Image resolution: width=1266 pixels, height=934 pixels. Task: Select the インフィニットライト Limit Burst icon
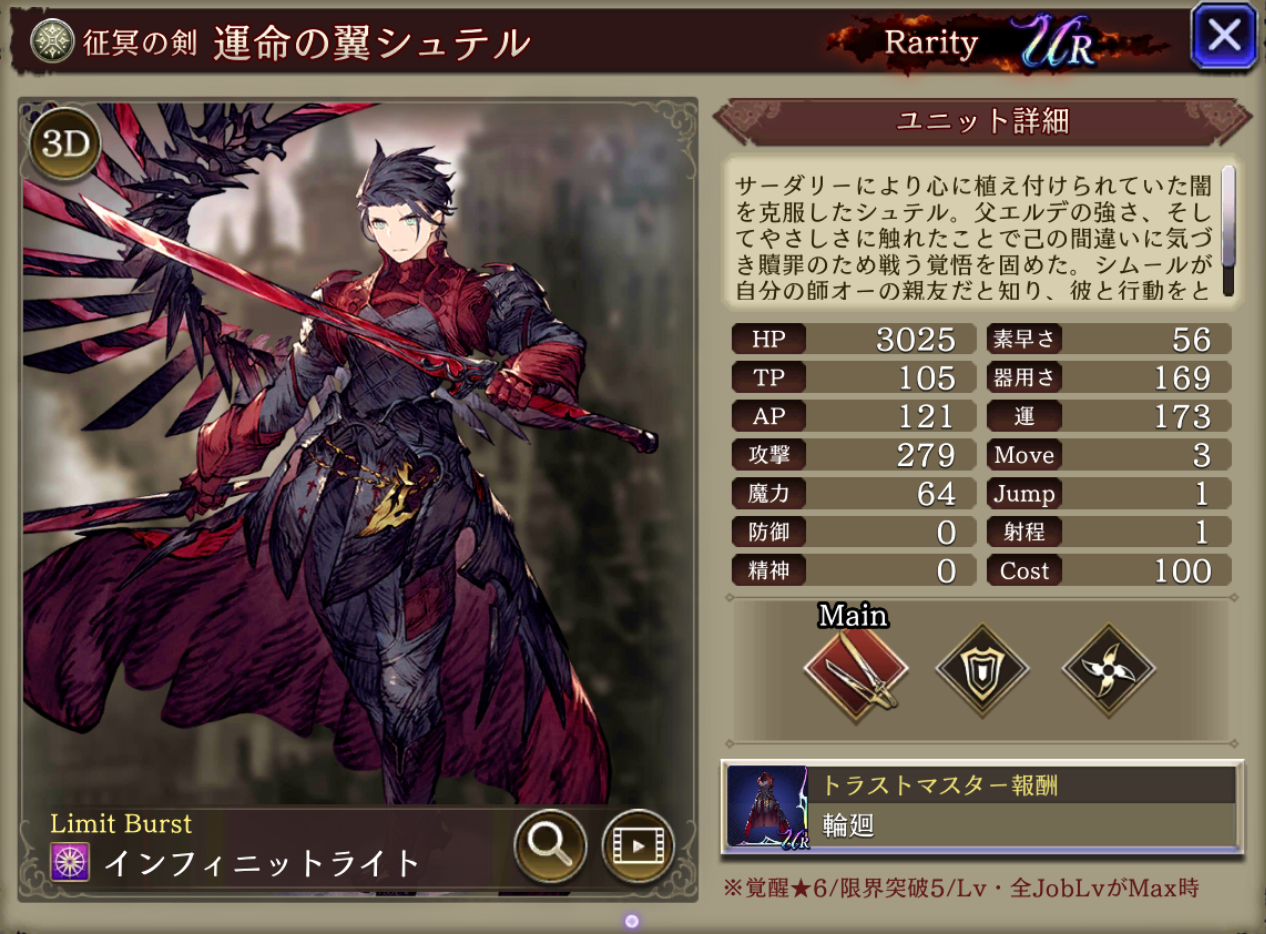pyautogui.click(x=70, y=862)
